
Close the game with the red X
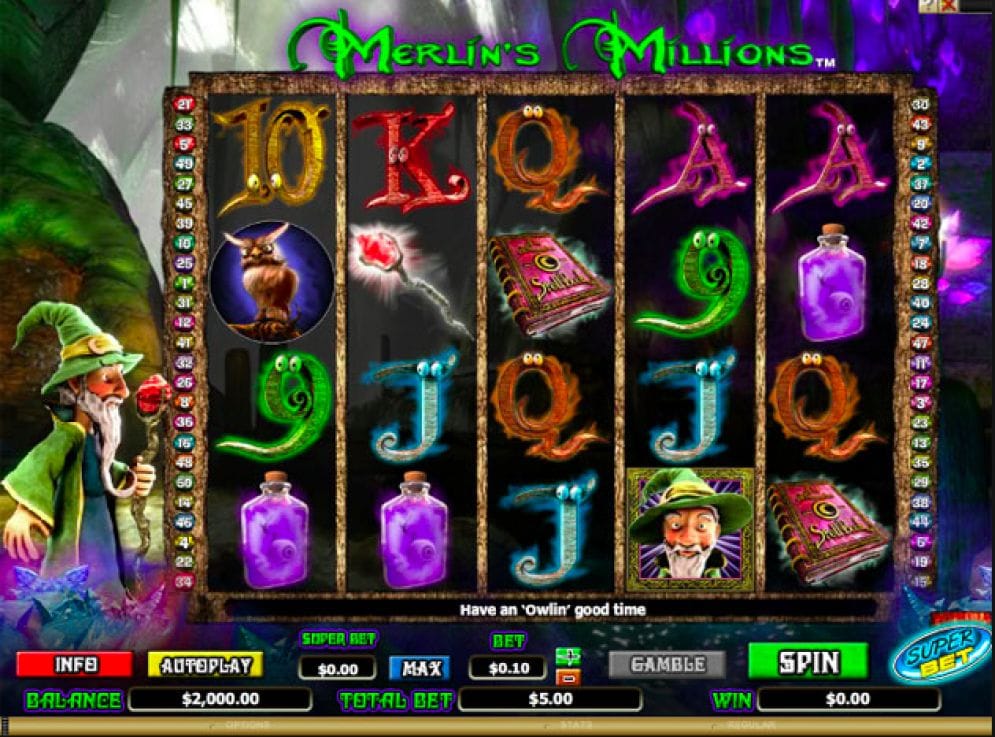[x=949, y=6]
